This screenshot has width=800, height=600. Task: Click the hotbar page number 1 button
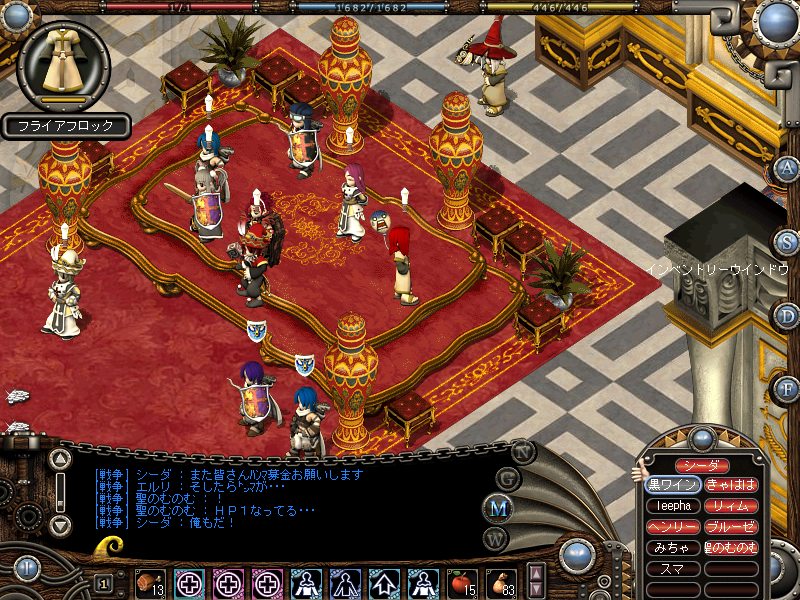point(104,582)
